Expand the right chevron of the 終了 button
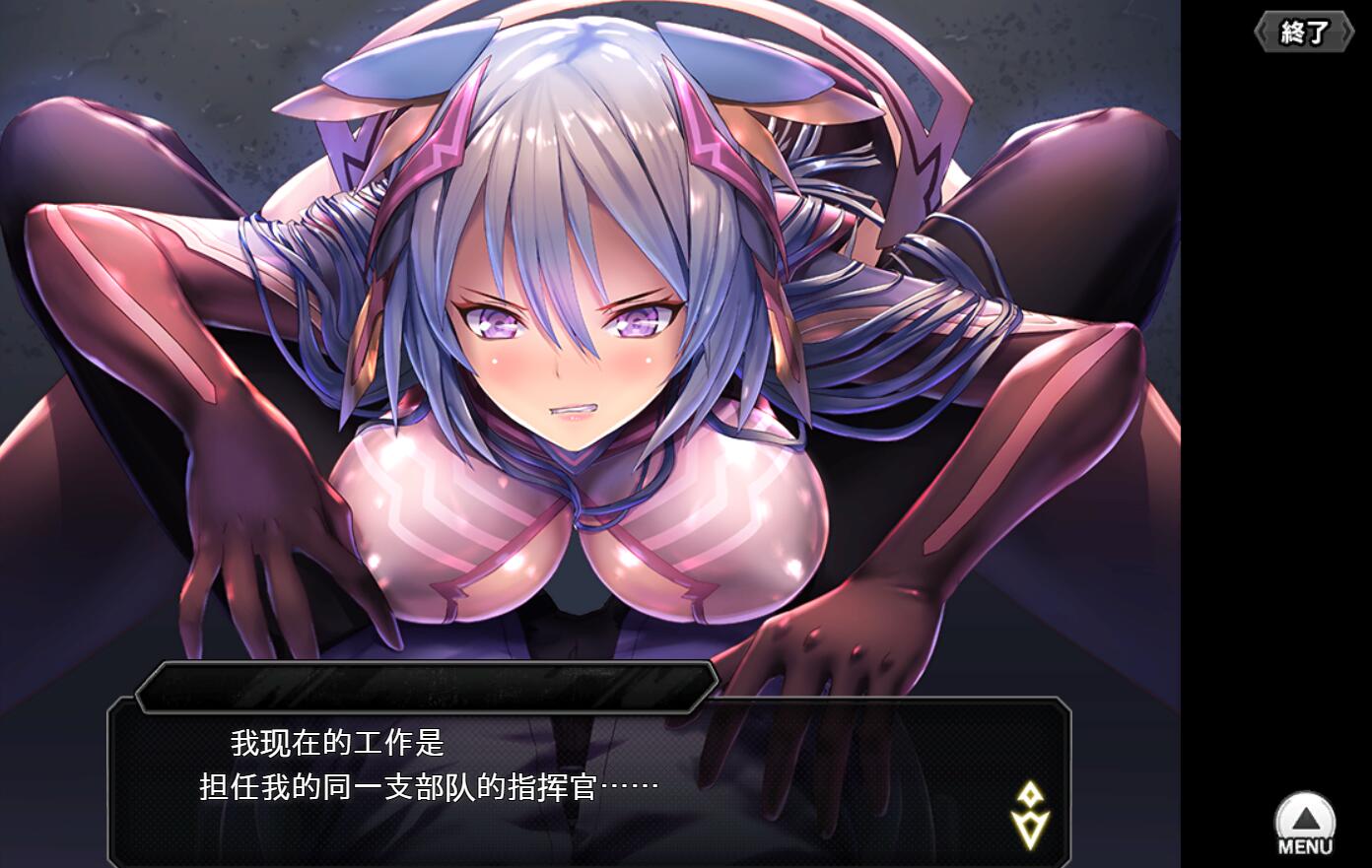This screenshot has width=1372, height=868. tap(1344, 30)
